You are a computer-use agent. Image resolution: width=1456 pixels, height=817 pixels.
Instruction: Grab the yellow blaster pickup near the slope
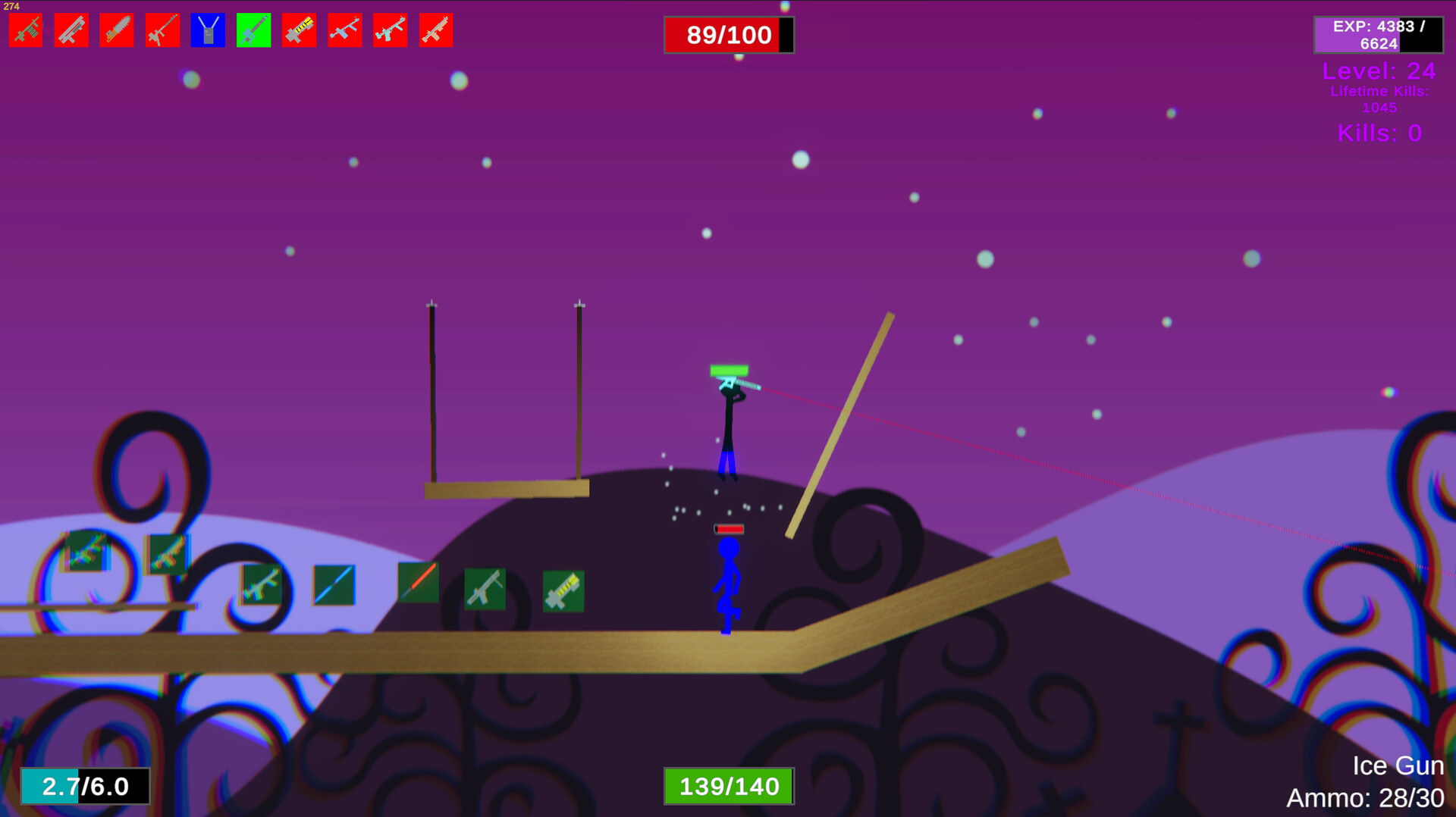coord(562,591)
